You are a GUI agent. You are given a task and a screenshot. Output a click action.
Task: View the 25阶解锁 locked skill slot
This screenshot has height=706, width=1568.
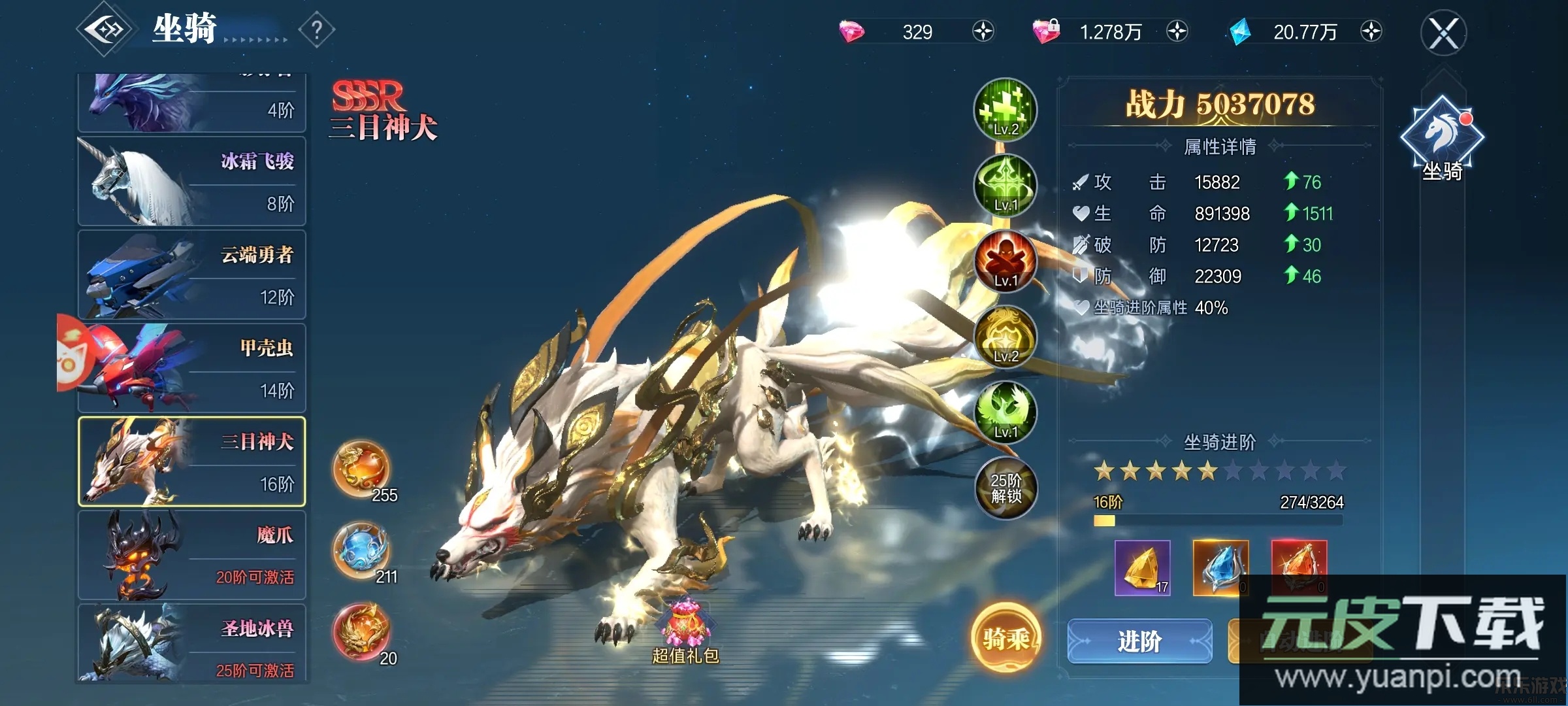click(1005, 488)
